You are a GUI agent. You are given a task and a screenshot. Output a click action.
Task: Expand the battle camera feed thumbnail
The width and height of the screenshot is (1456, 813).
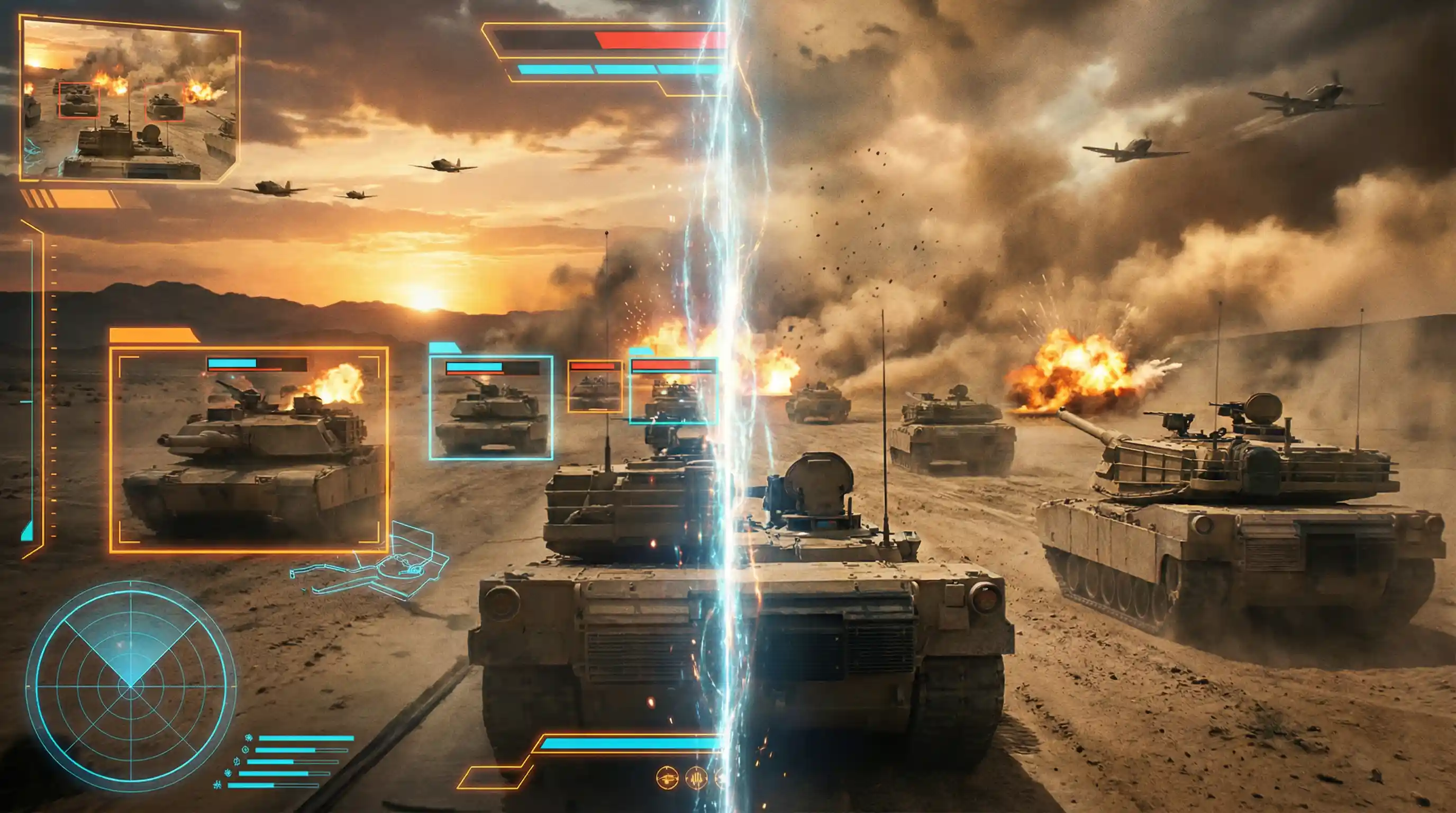point(129,100)
